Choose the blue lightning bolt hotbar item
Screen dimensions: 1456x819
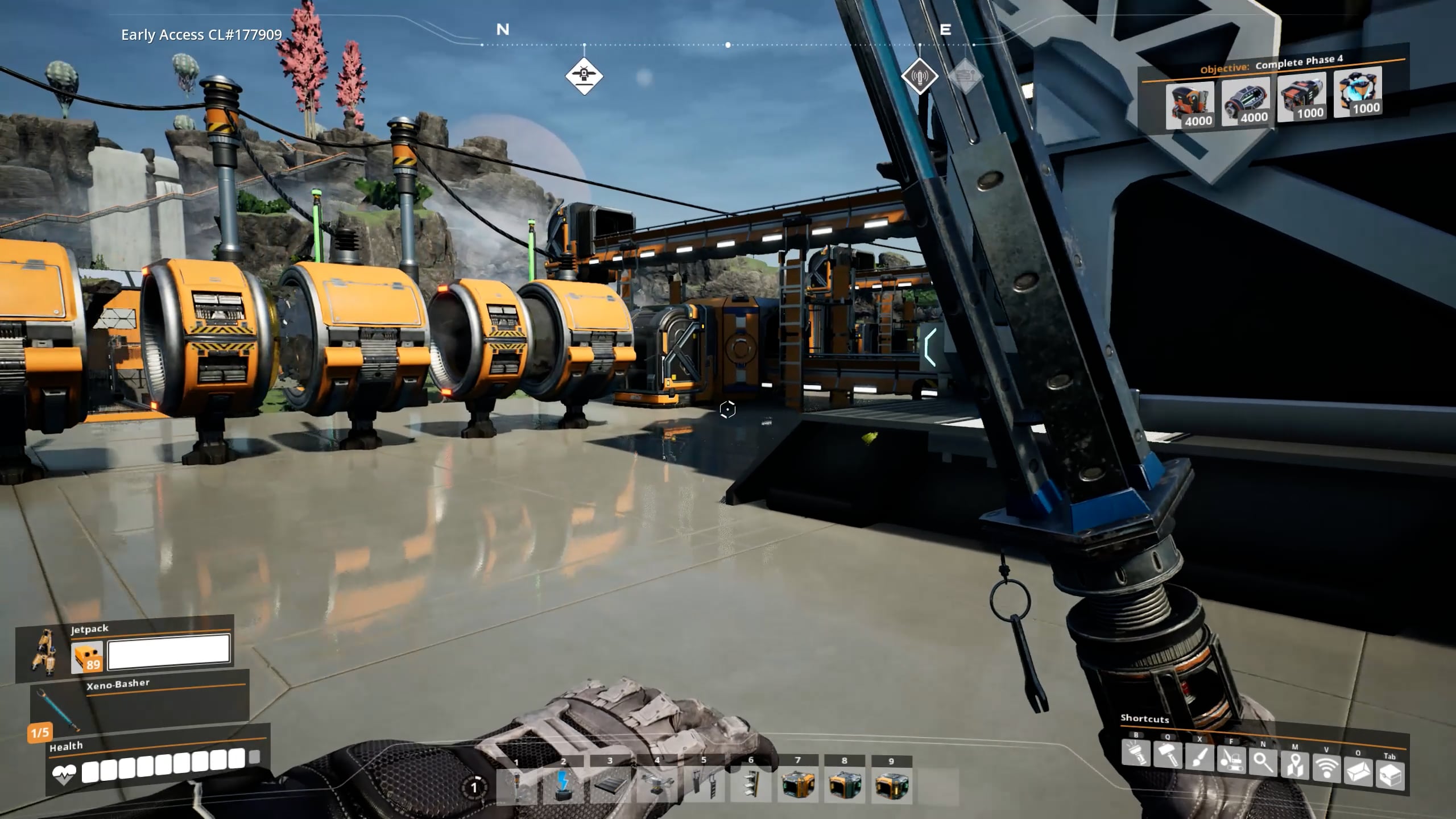point(563,785)
